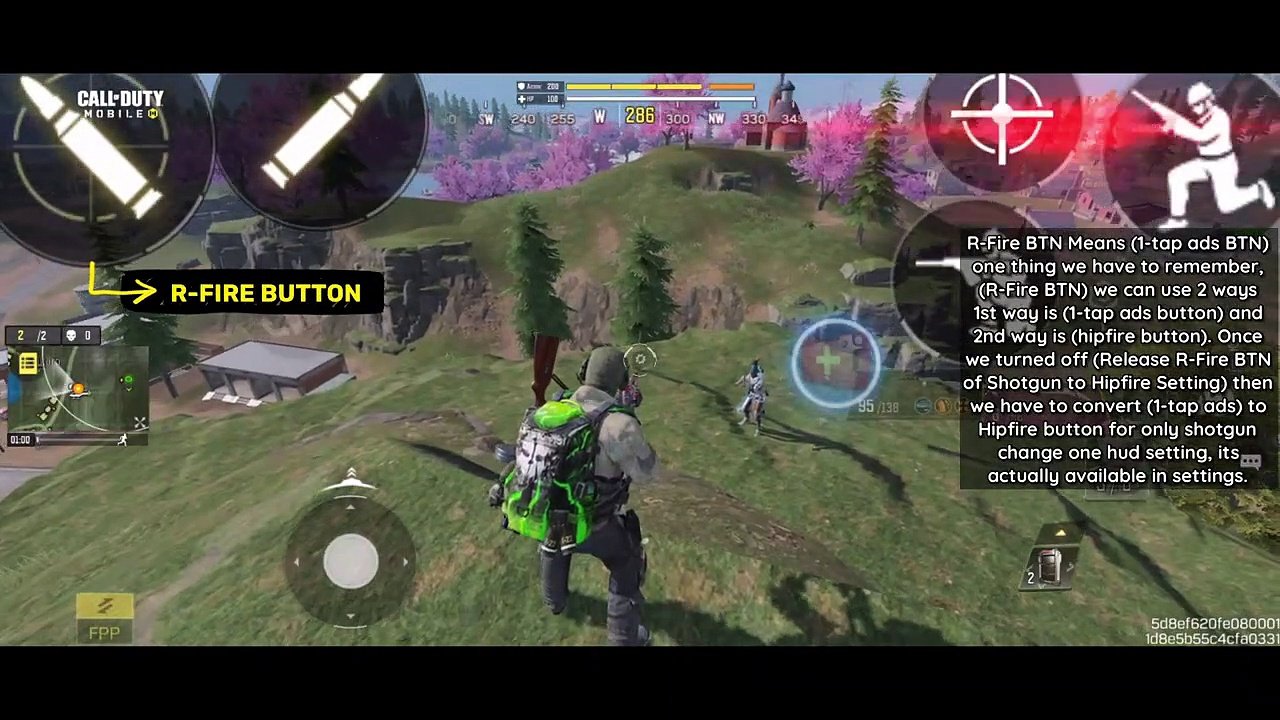Expand minimap with the crossed-arrows icon
Image resolution: width=1280 pixels, height=720 pixels.
click(x=140, y=423)
